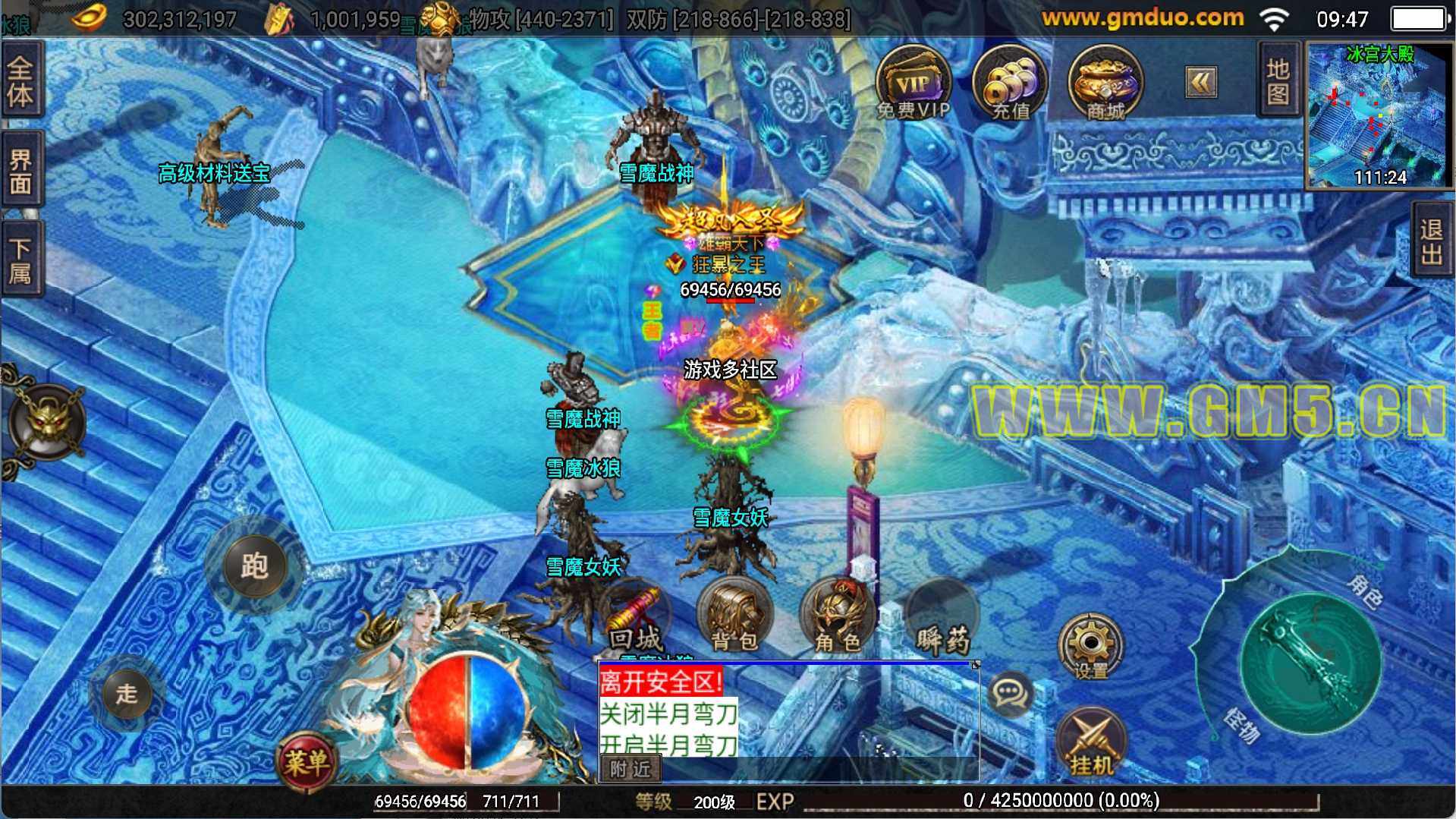Open the 附近 nearby chat tab
The image size is (1456, 819).
631,769
